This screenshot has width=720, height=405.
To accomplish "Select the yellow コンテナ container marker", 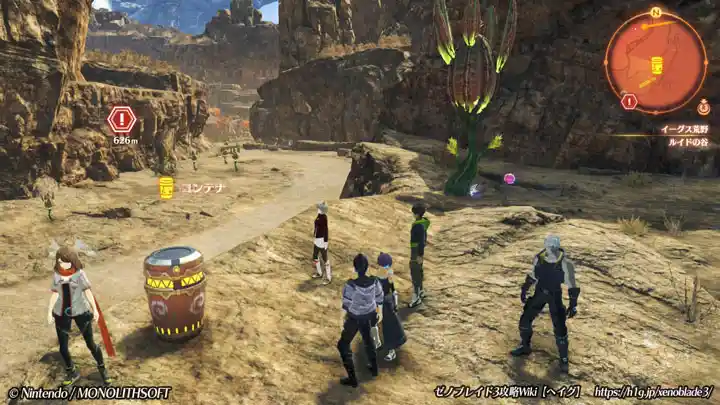I will click(x=167, y=187).
